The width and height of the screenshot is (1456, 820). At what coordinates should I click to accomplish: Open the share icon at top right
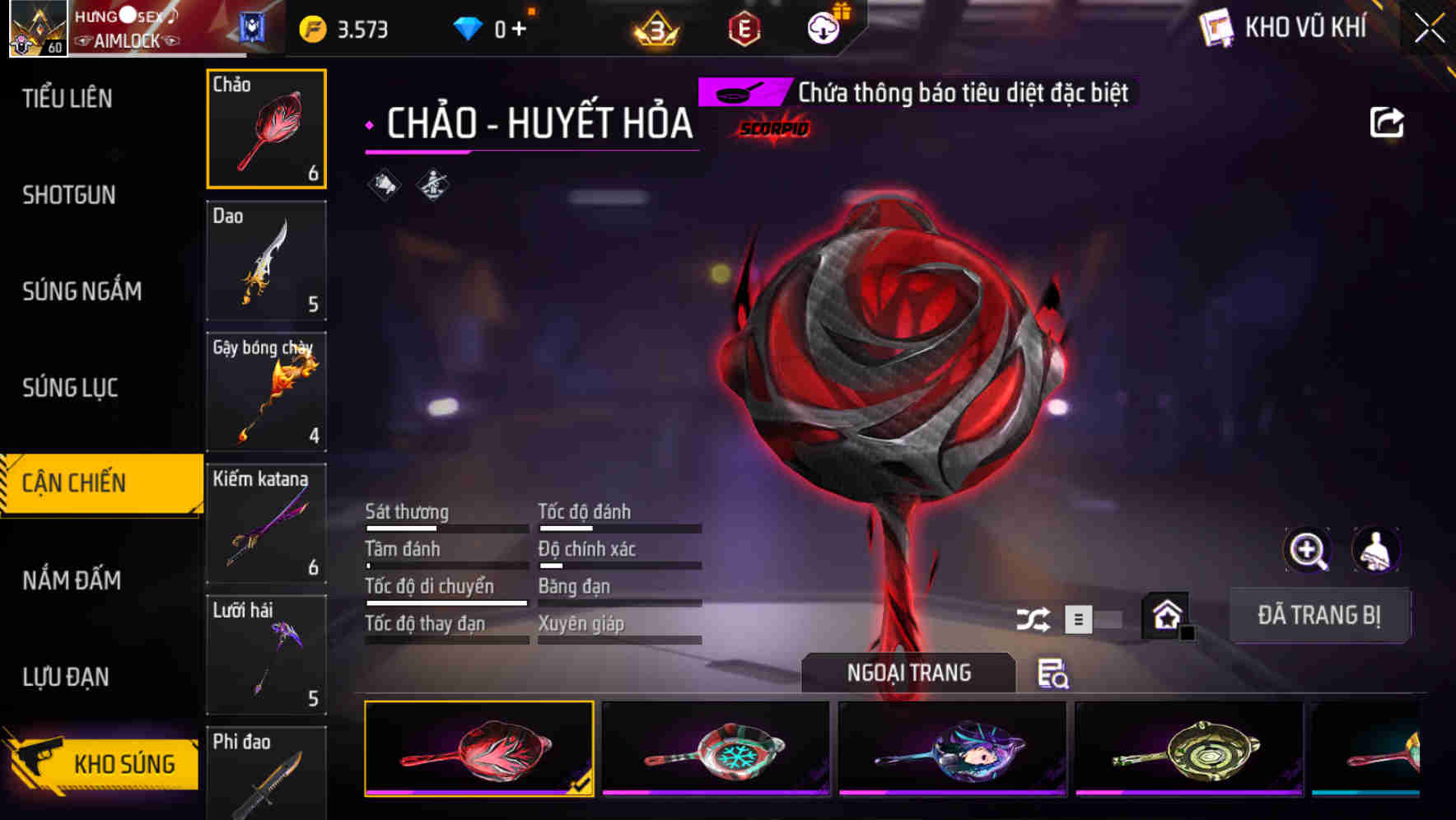1388,121
